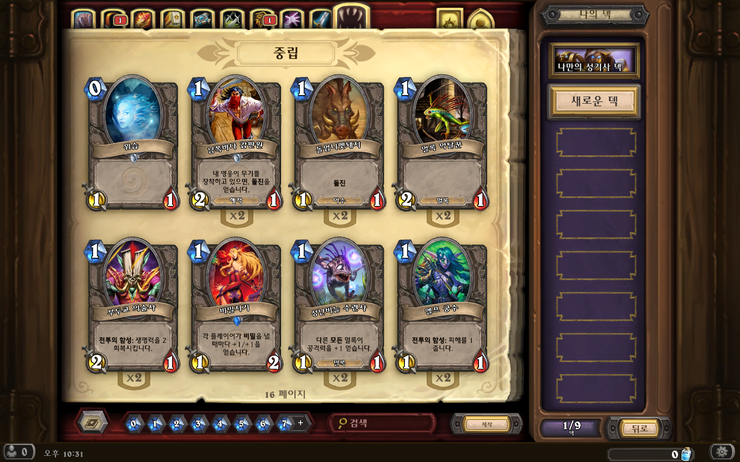Filter cards by mana cost 0
Image resolution: width=740 pixels, height=462 pixels.
tap(135, 423)
